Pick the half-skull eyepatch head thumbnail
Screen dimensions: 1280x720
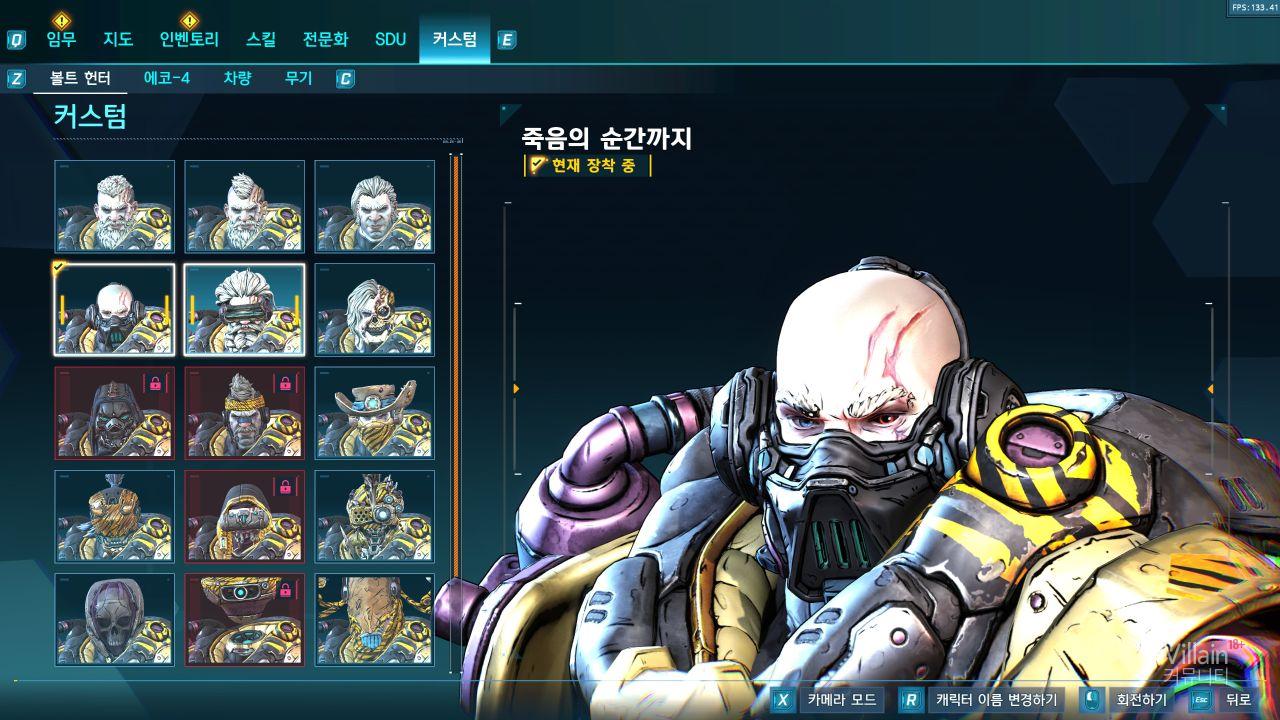pyautogui.click(x=374, y=310)
